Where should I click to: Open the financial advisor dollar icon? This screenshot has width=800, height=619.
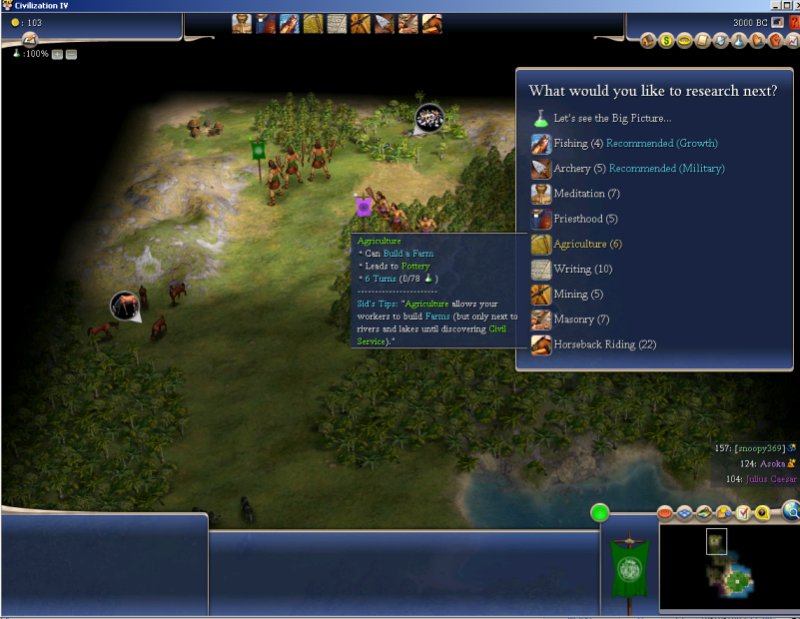tap(666, 41)
